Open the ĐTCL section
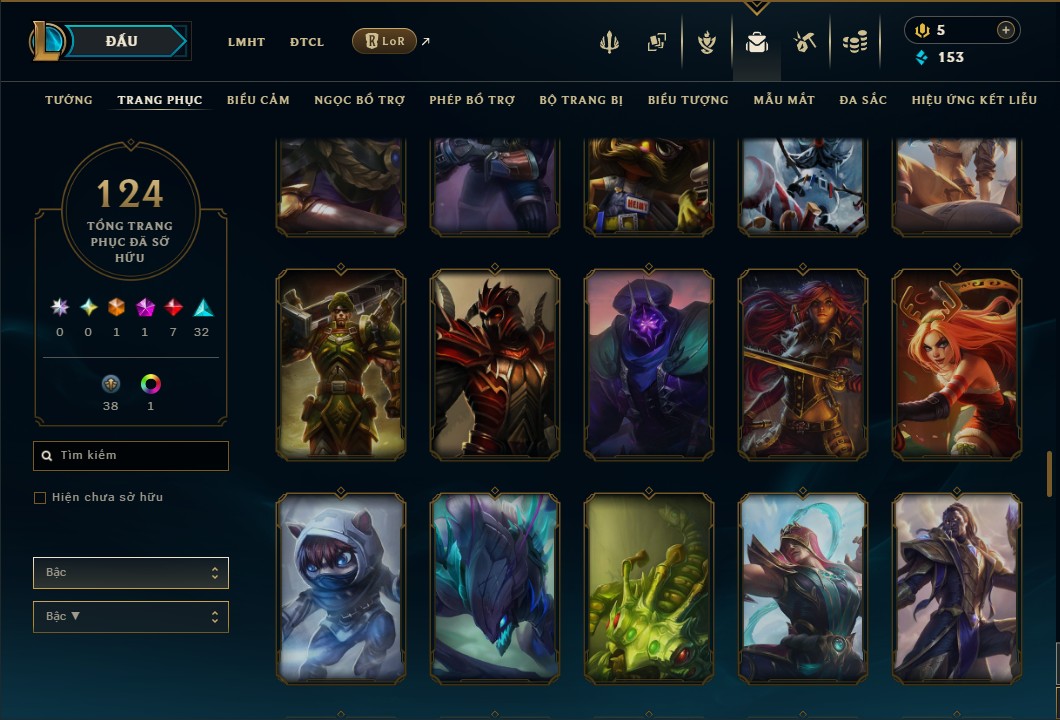The height and width of the screenshot is (720, 1060). [307, 42]
